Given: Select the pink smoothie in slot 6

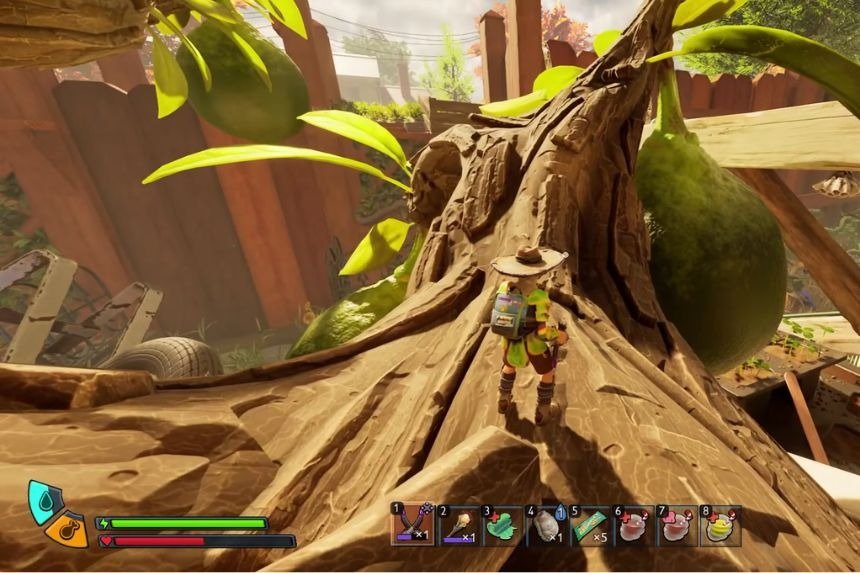Looking at the screenshot, I should click(634, 524).
